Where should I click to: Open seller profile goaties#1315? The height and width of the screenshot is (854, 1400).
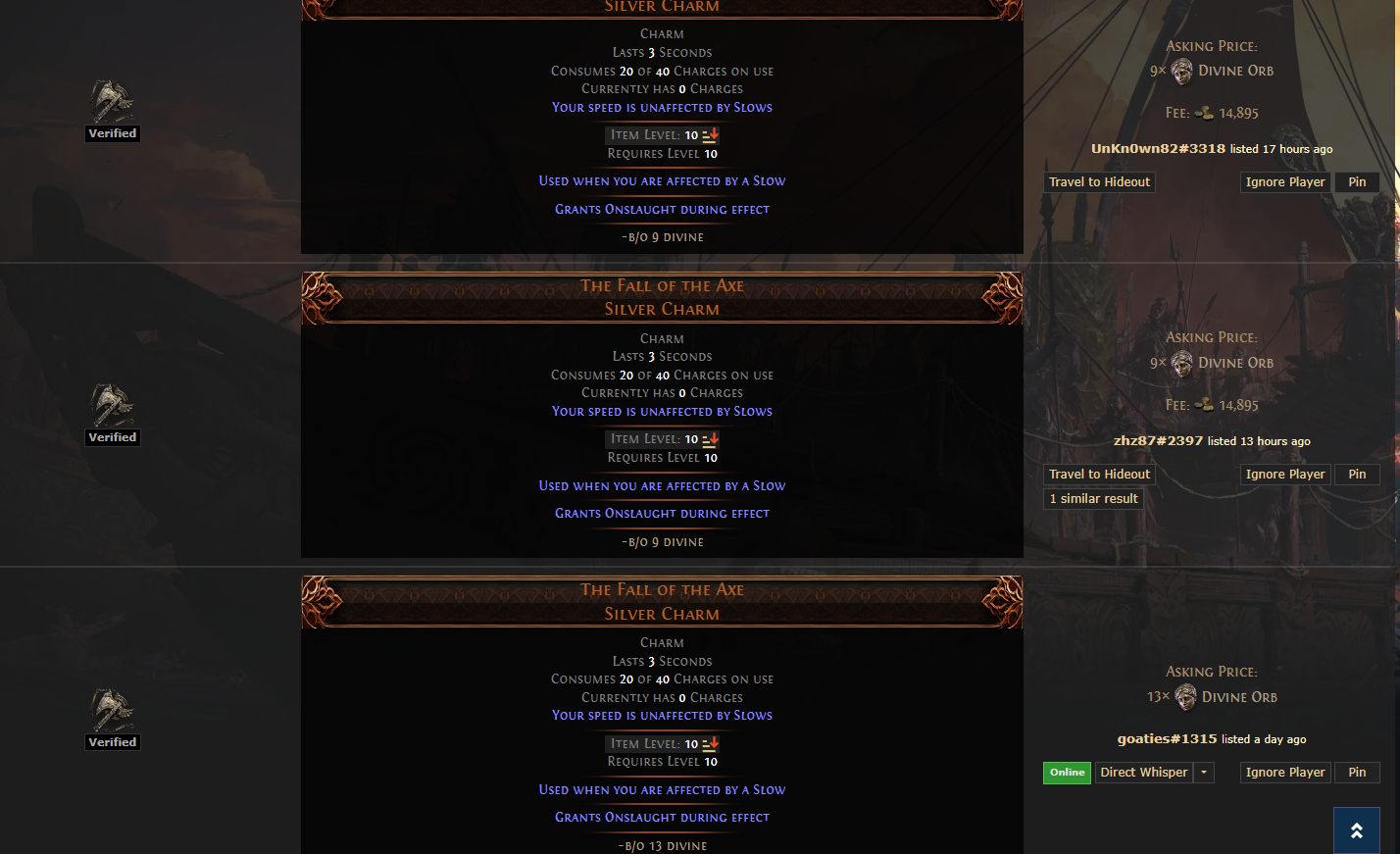(x=1167, y=739)
